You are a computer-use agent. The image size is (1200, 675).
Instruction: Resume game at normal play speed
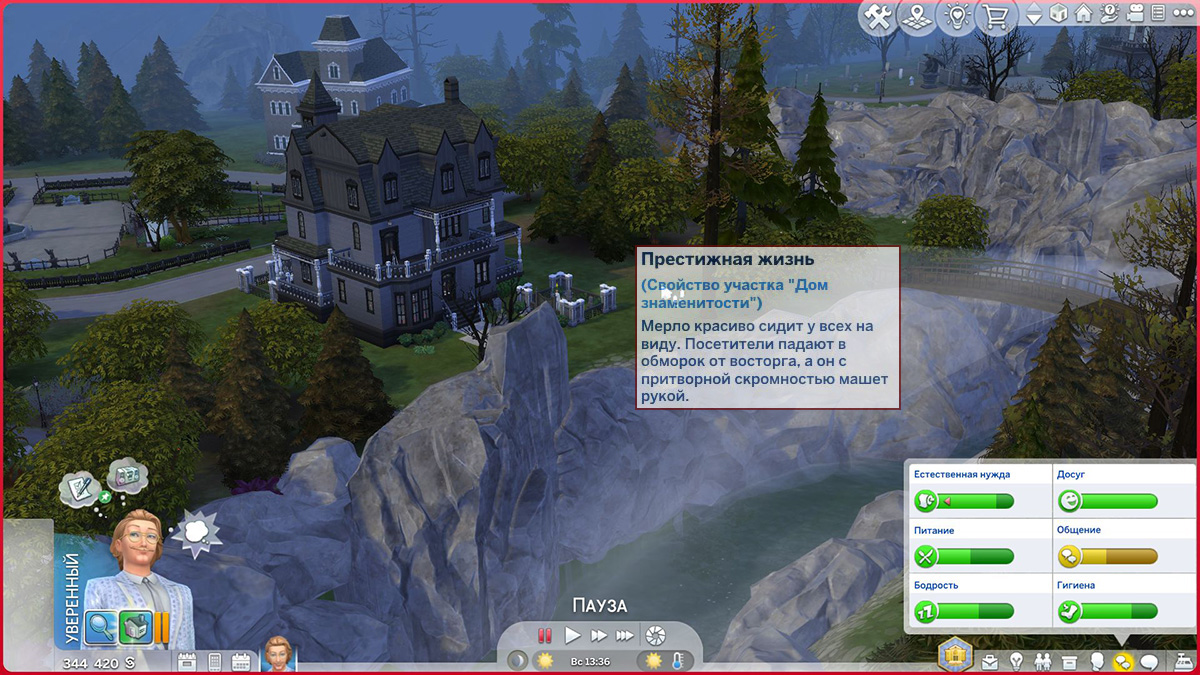pyautogui.click(x=572, y=635)
